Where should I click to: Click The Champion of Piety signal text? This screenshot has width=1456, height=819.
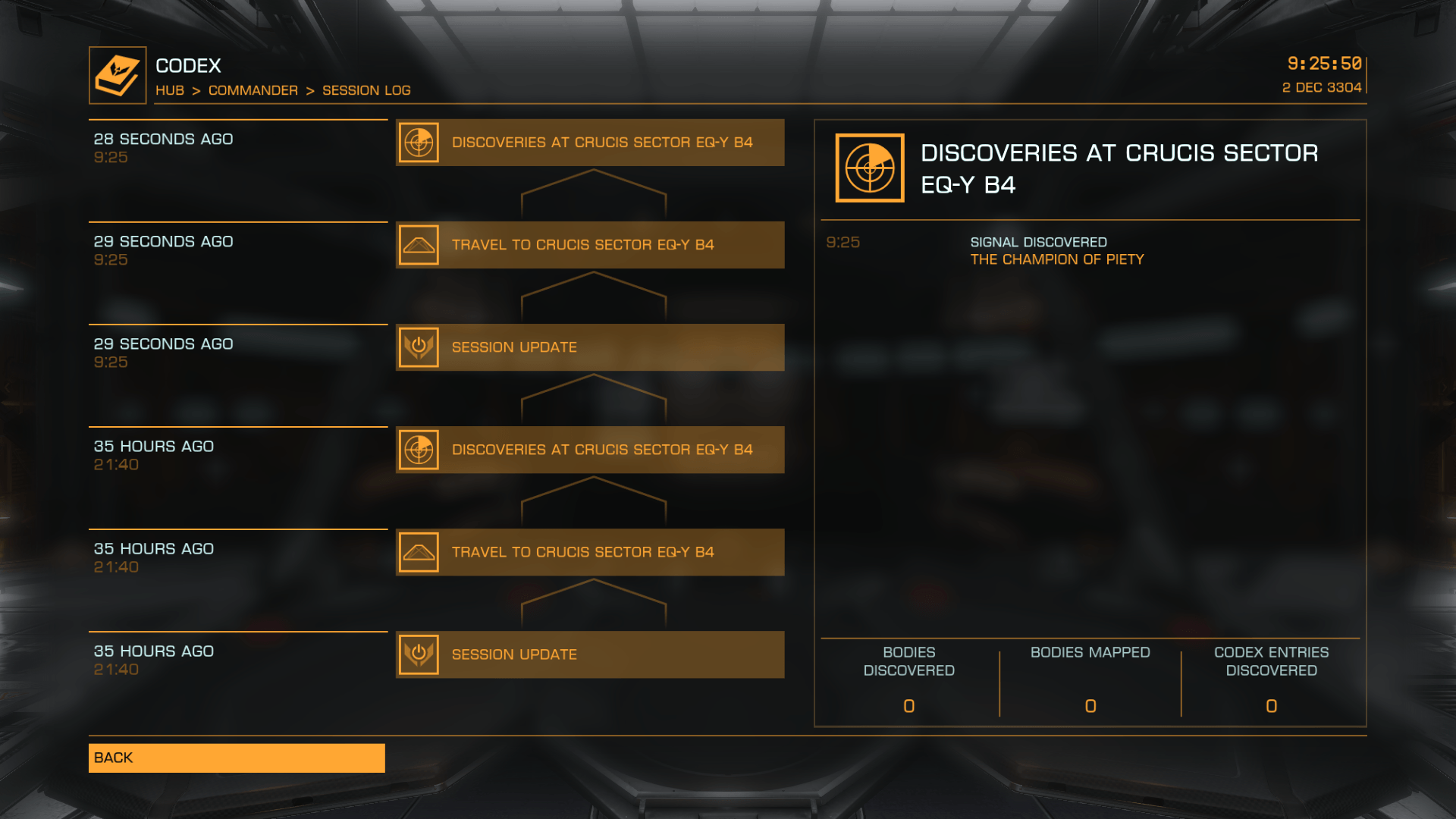point(1056,259)
